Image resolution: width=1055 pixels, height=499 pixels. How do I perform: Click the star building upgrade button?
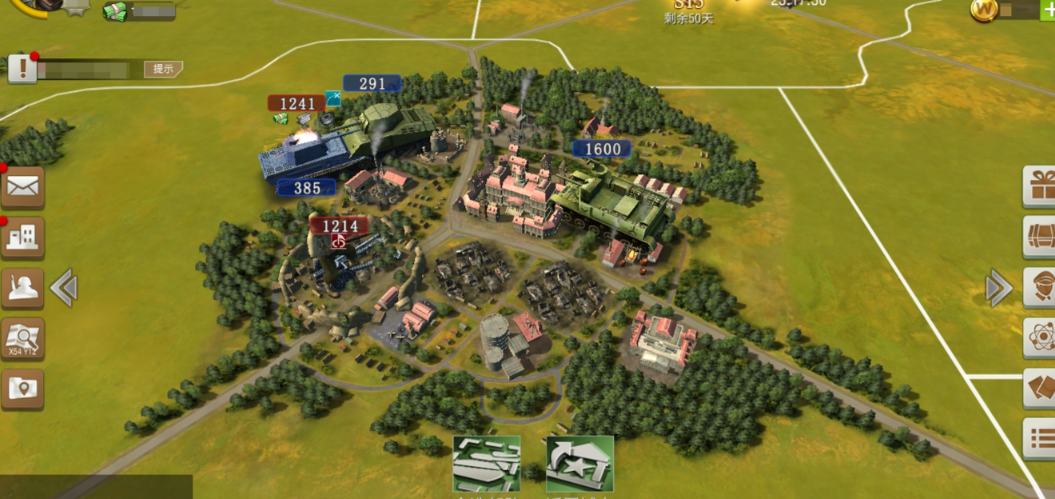pyautogui.click(x=580, y=464)
